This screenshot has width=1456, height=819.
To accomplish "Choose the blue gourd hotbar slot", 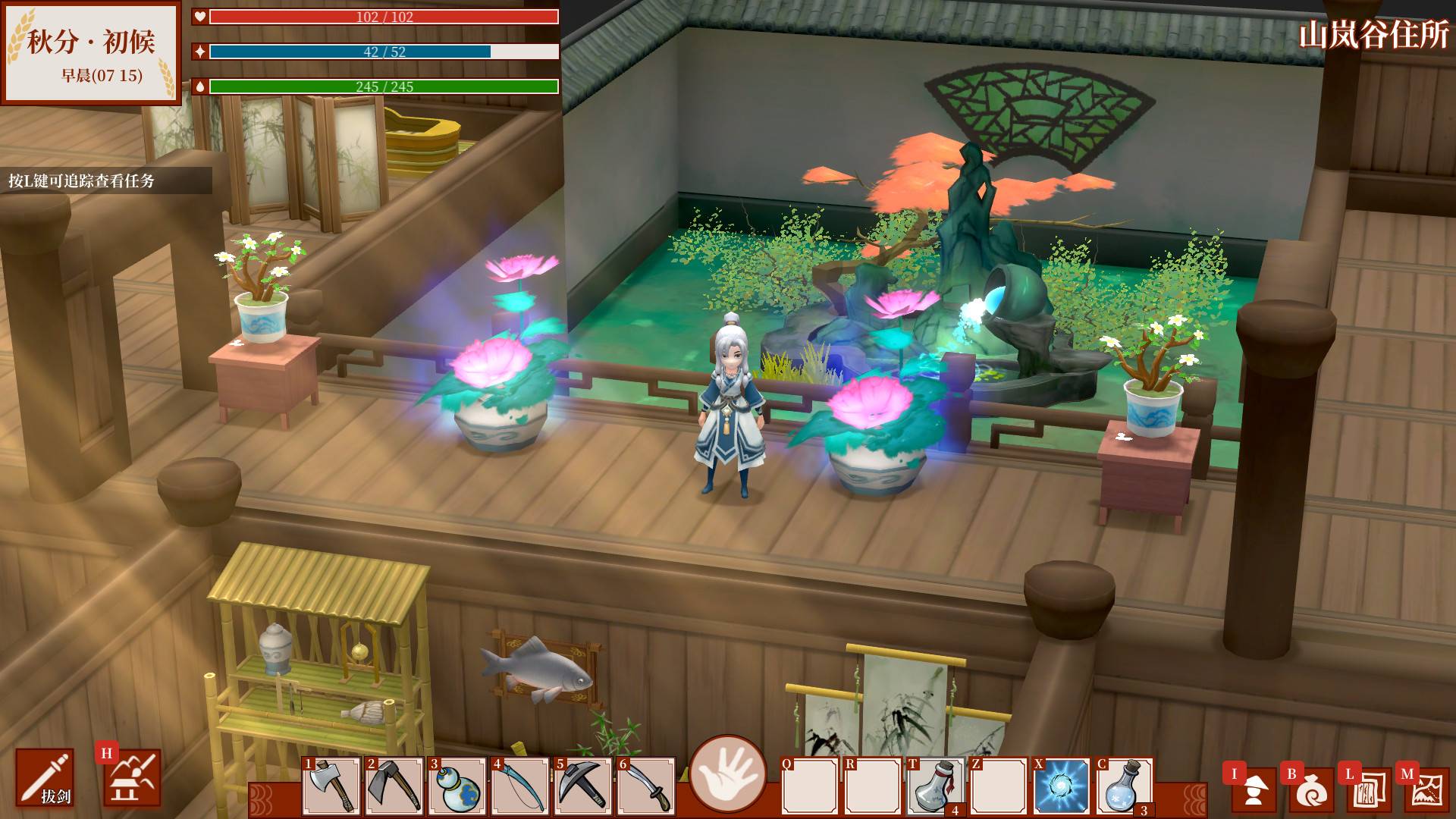I will [x=457, y=786].
